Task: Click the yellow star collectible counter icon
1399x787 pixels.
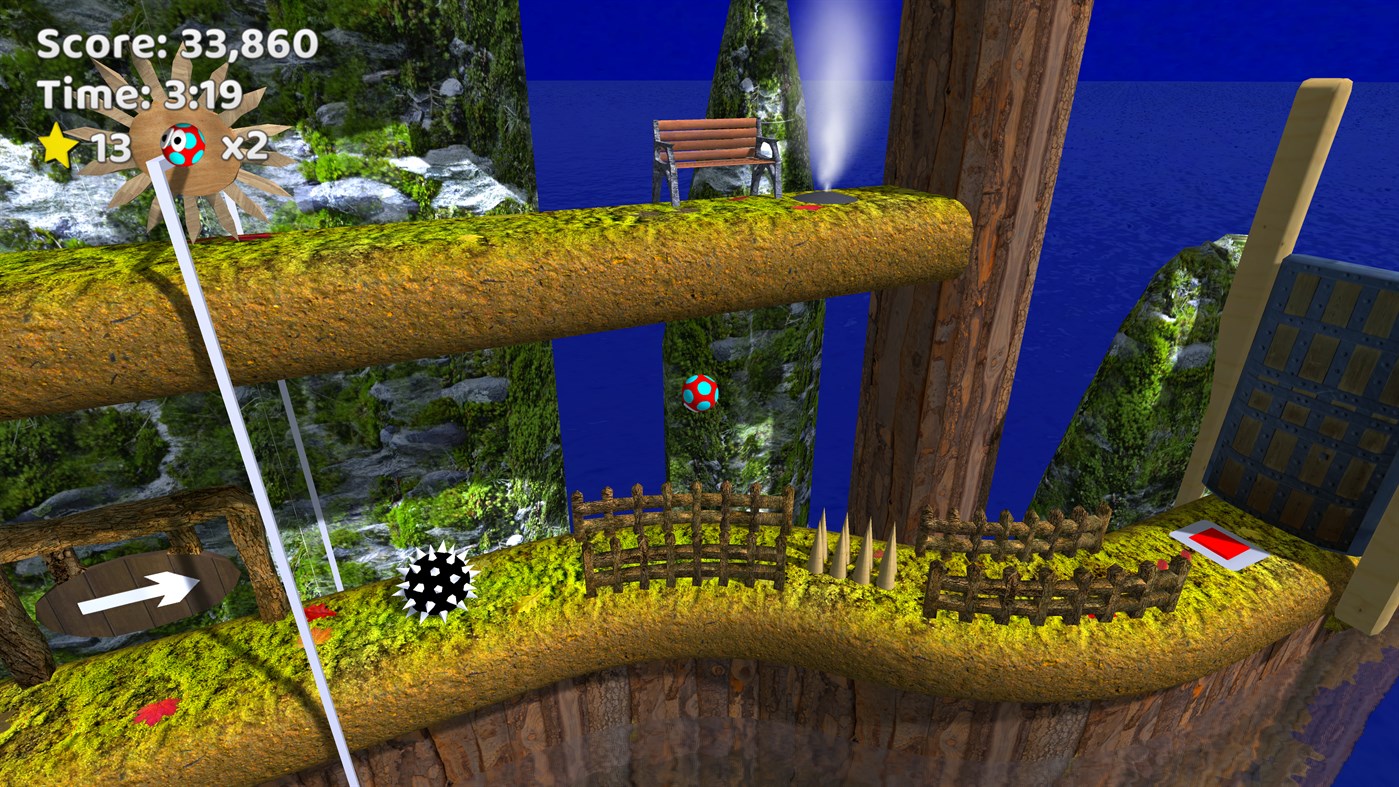Action: click(60, 146)
